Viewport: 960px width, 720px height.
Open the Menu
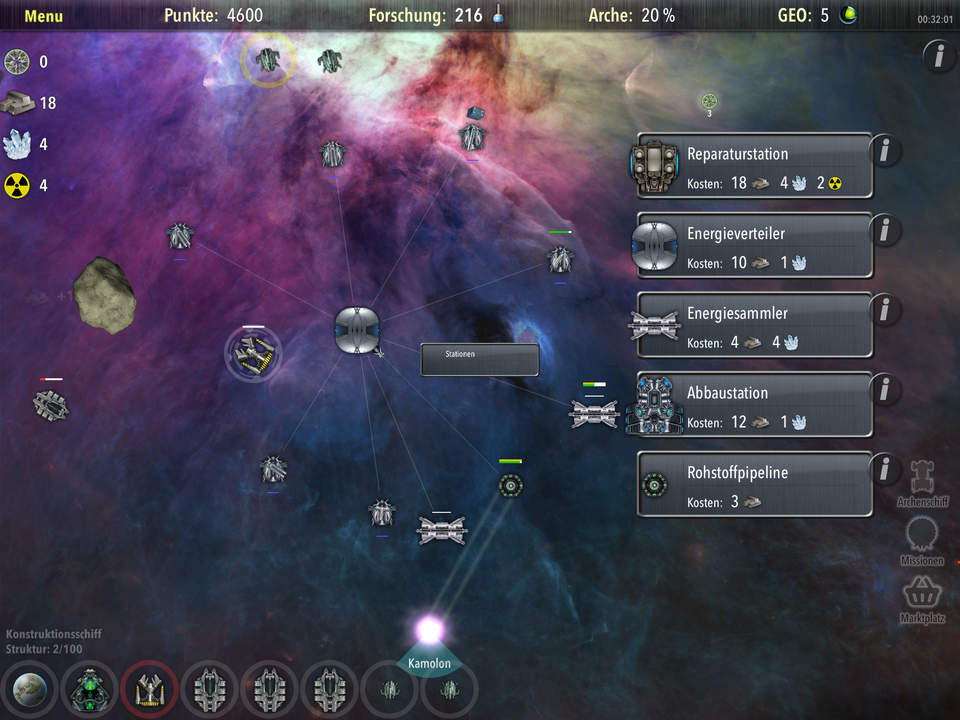43,16
